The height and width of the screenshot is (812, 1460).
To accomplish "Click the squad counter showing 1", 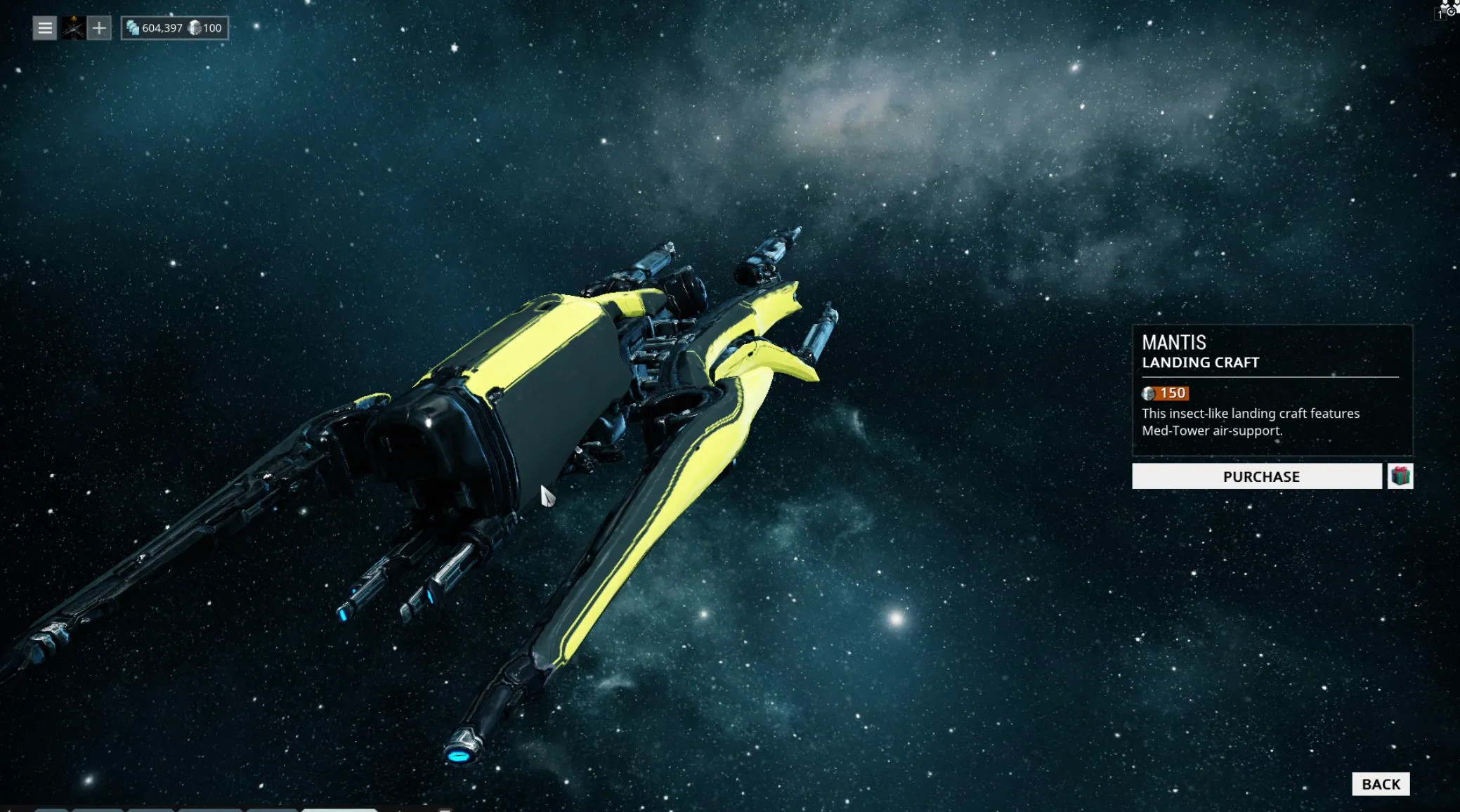I will point(1441,14).
